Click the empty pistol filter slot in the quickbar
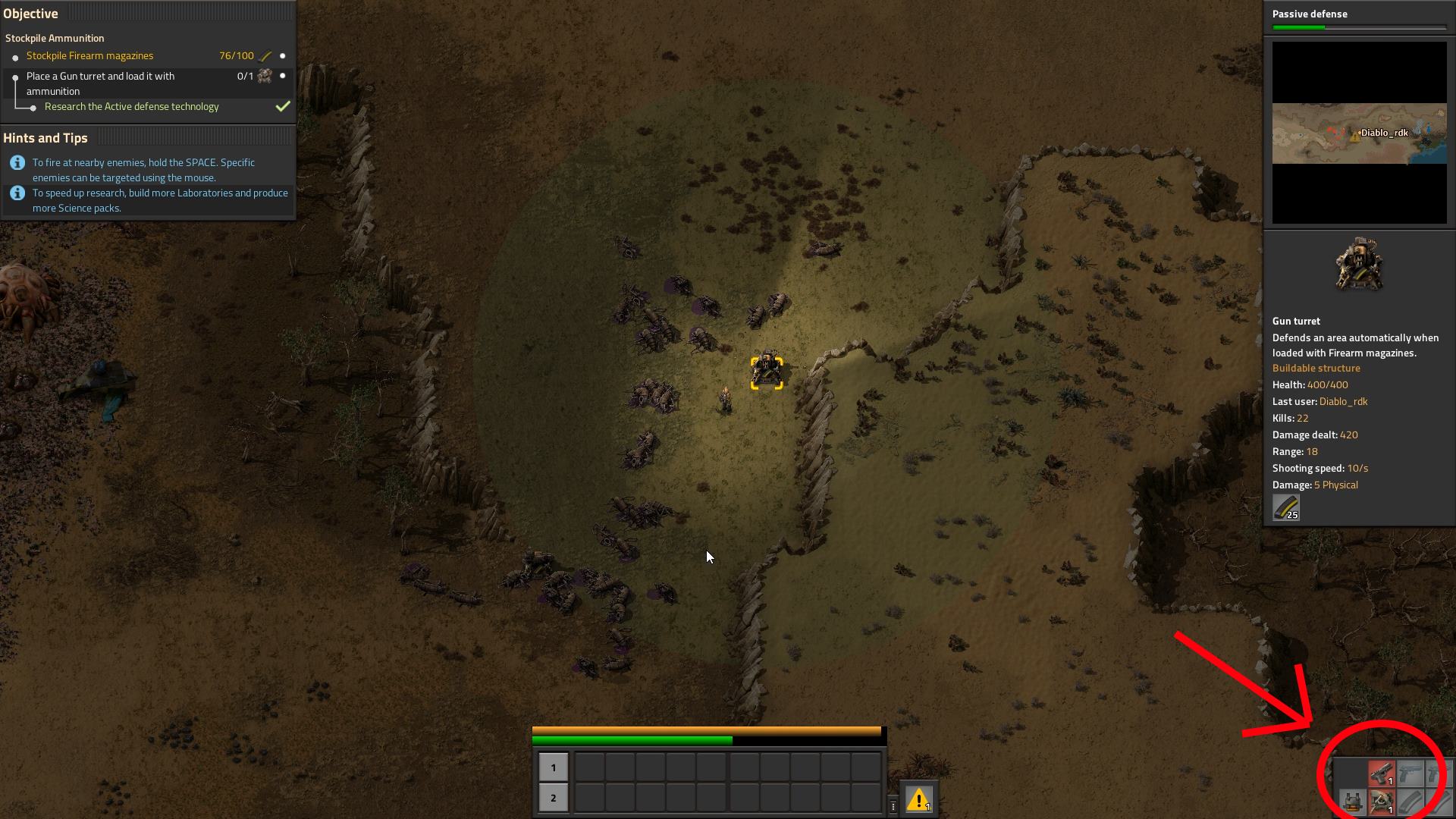 pyautogui.click(x=1410, y=772)
